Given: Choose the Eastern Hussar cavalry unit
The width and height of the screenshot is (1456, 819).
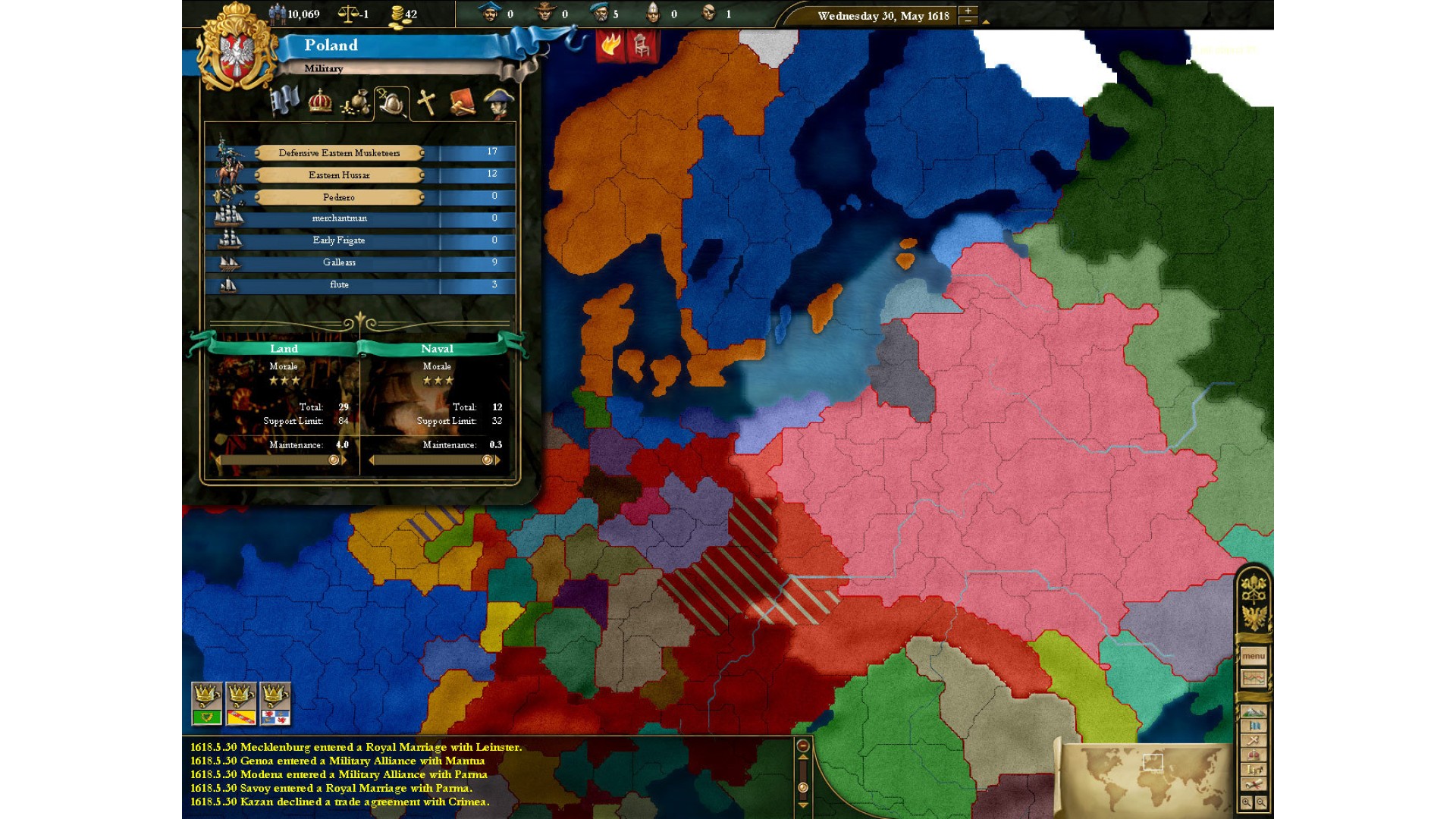Looking at the screenshot, I should 339,175.
